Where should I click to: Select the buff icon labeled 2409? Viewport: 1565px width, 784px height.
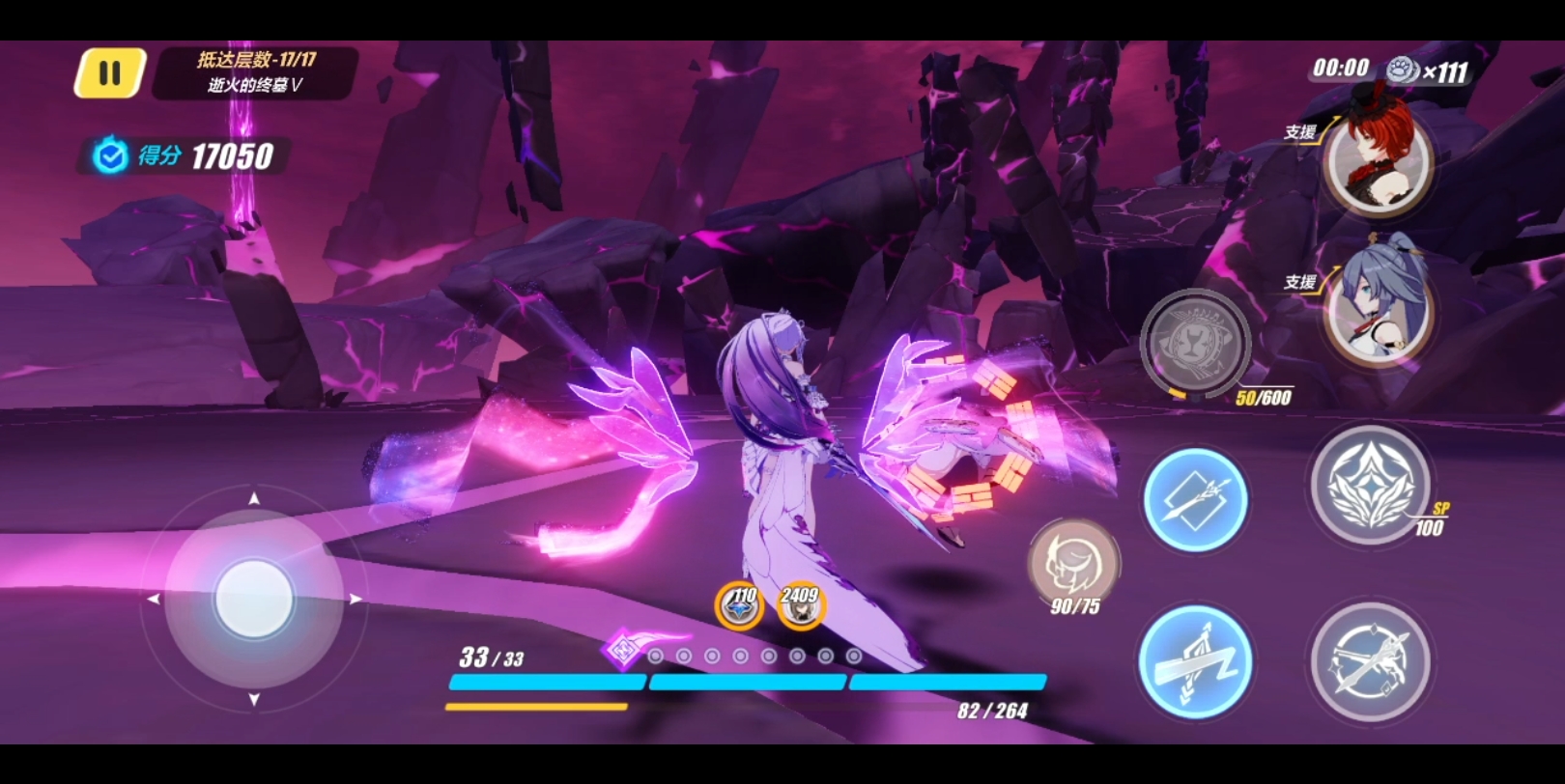tap(800, 607)
